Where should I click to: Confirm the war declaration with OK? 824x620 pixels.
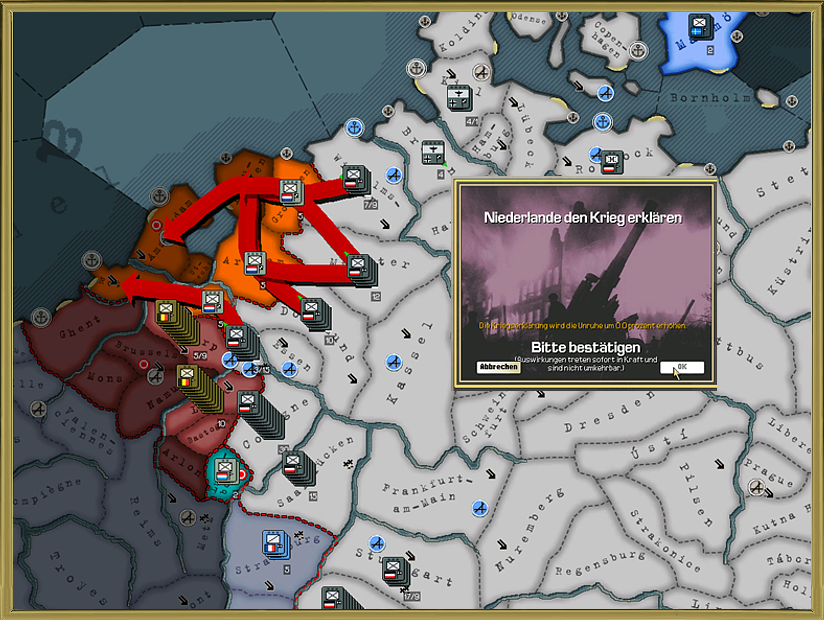coord(682,367)
